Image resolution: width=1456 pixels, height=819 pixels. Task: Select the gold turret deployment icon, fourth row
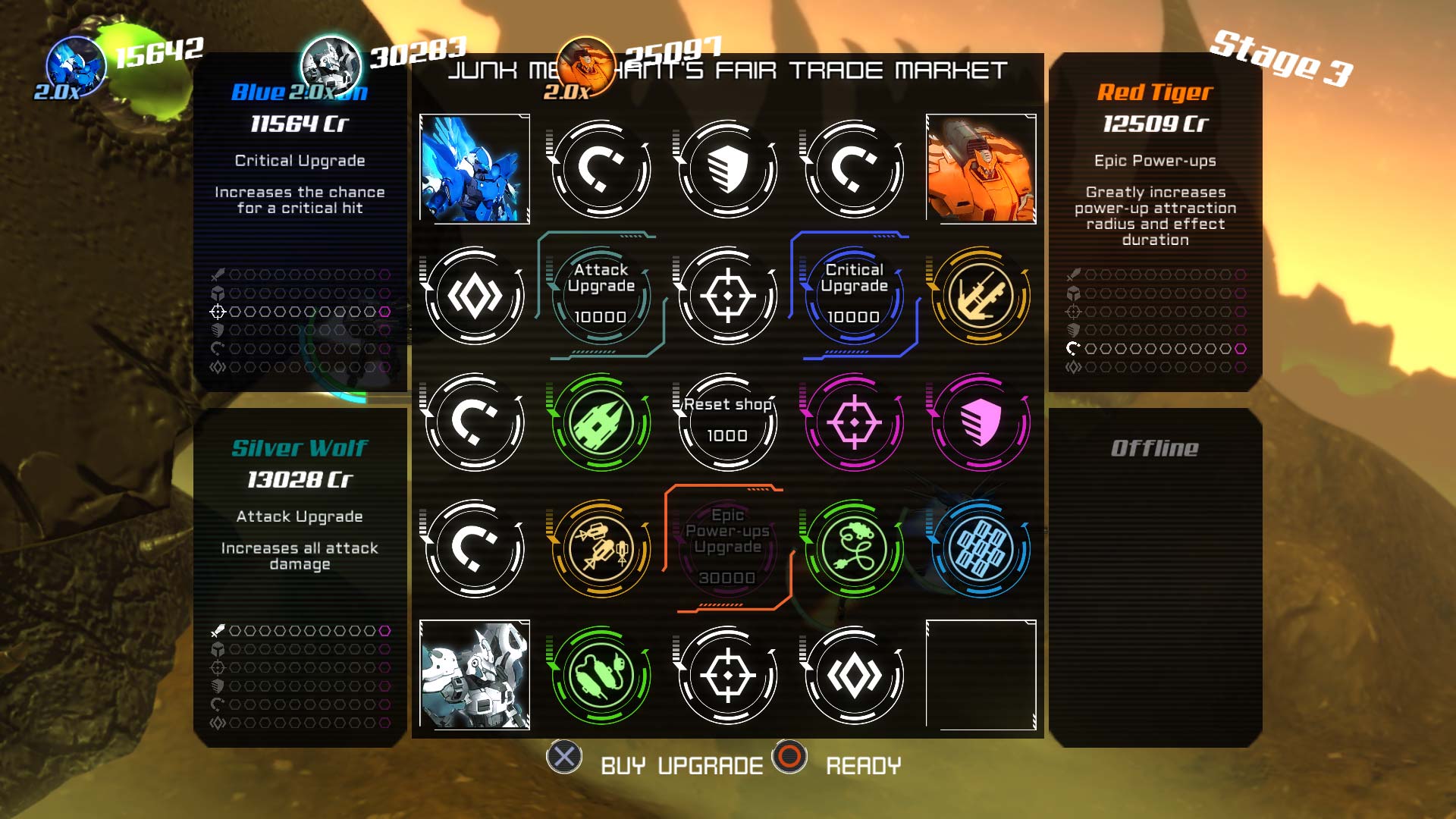[601, 550]
